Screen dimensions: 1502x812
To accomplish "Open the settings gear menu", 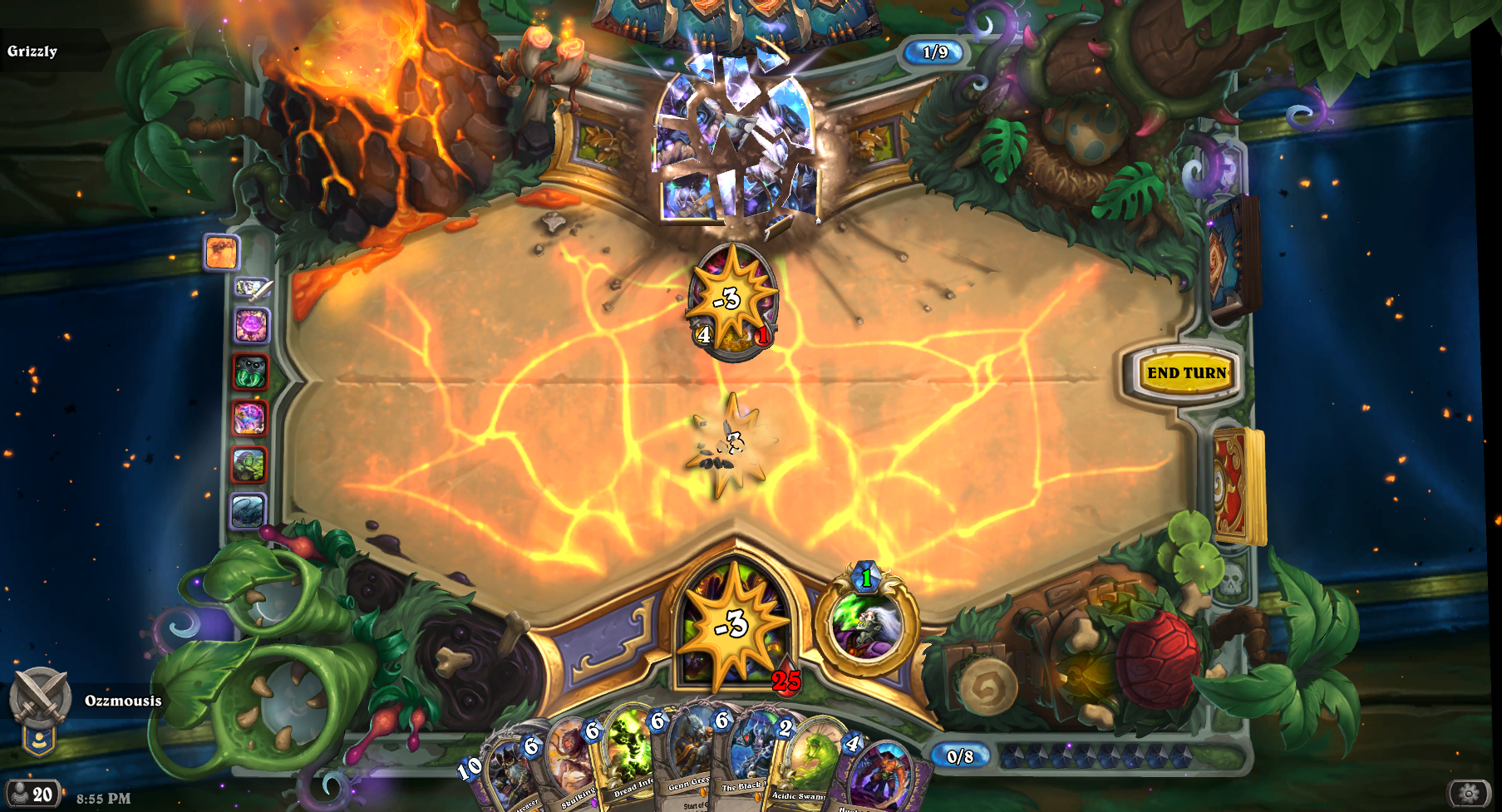I will click(1469, 793).
